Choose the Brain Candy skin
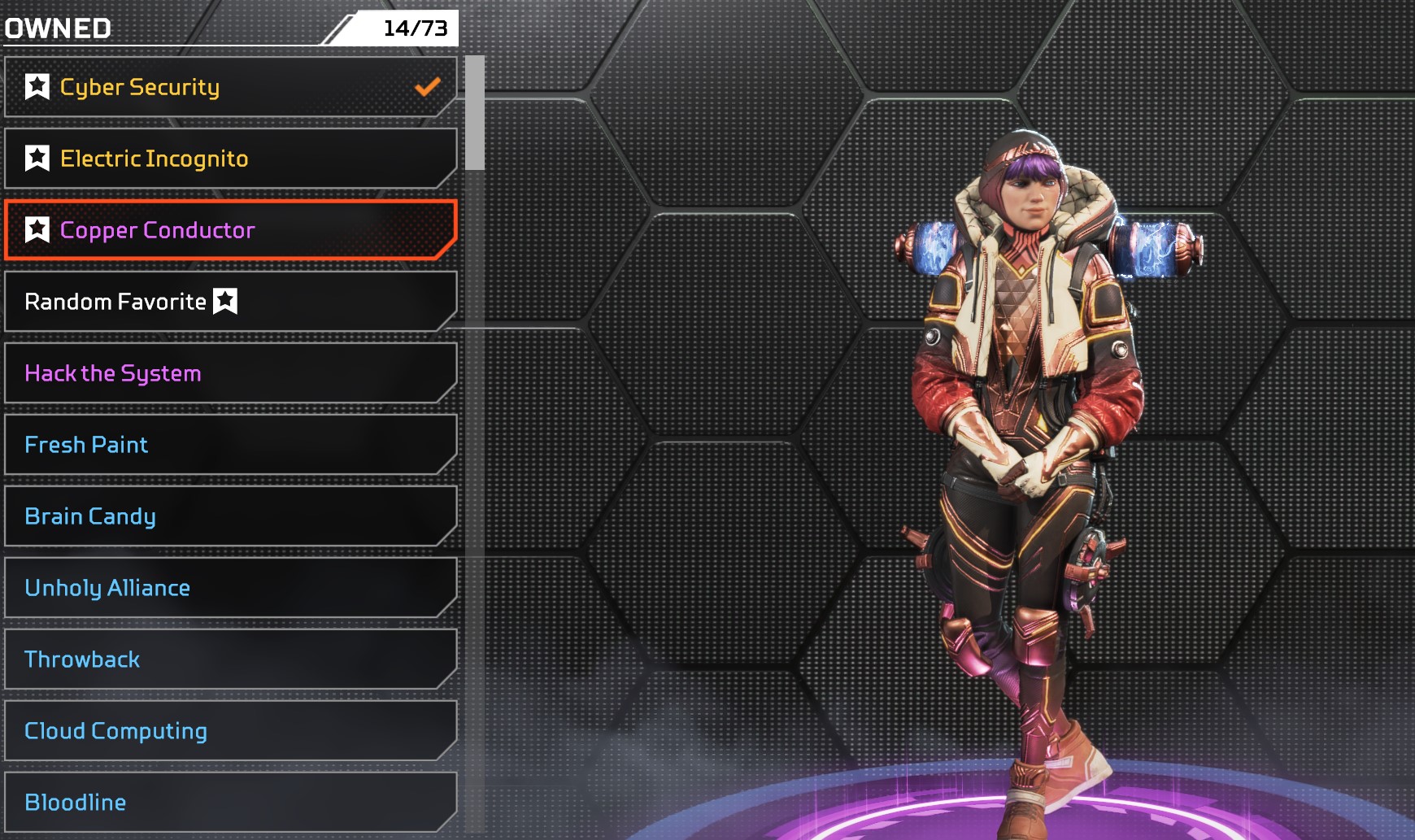Image resolution: width=1415 pixels, height=840 pixels. point(231,516)
